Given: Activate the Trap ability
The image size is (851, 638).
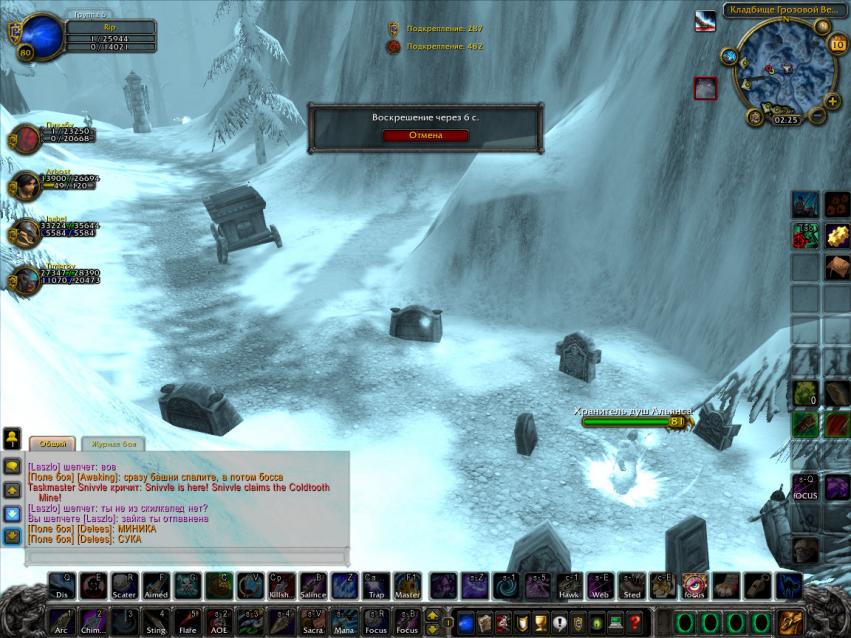Looking at the screenshot, I should click(x=376, y=586).
